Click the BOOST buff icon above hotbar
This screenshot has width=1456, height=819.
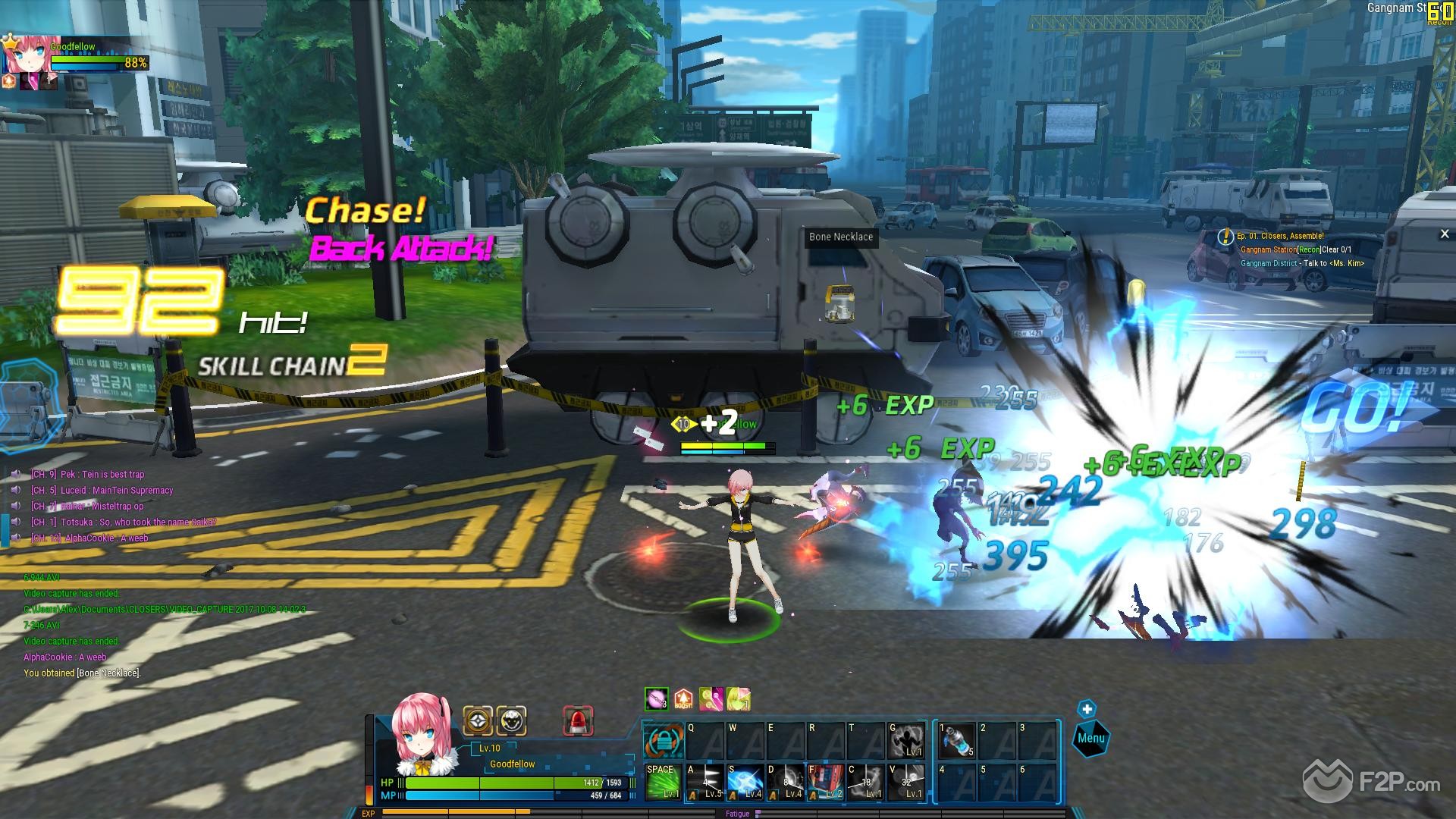[x=683, y=699]
